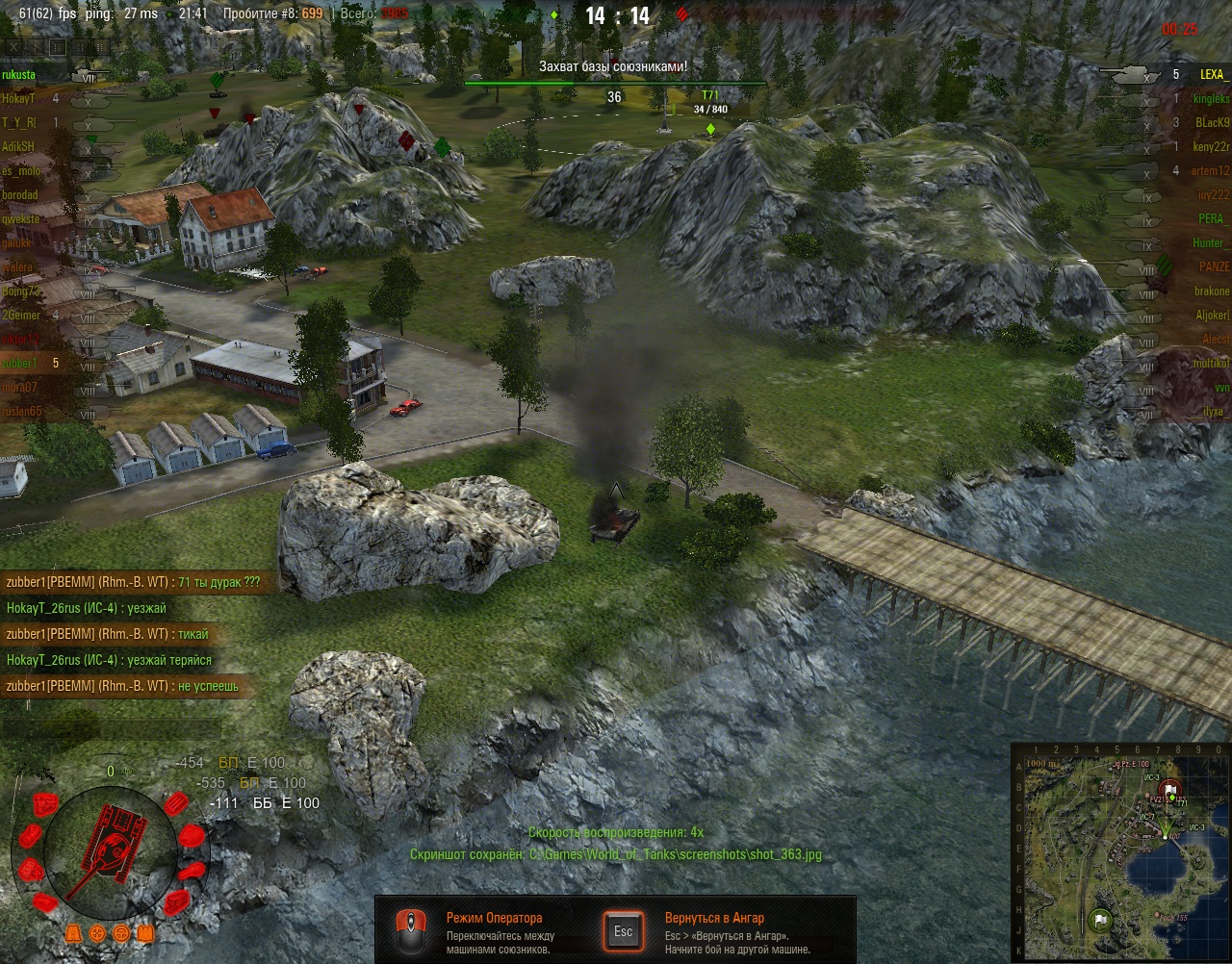The image size is (1232, 964).
Task: Select enemy LEXA_ in the enemy roster
Action: pos(1213,74)
